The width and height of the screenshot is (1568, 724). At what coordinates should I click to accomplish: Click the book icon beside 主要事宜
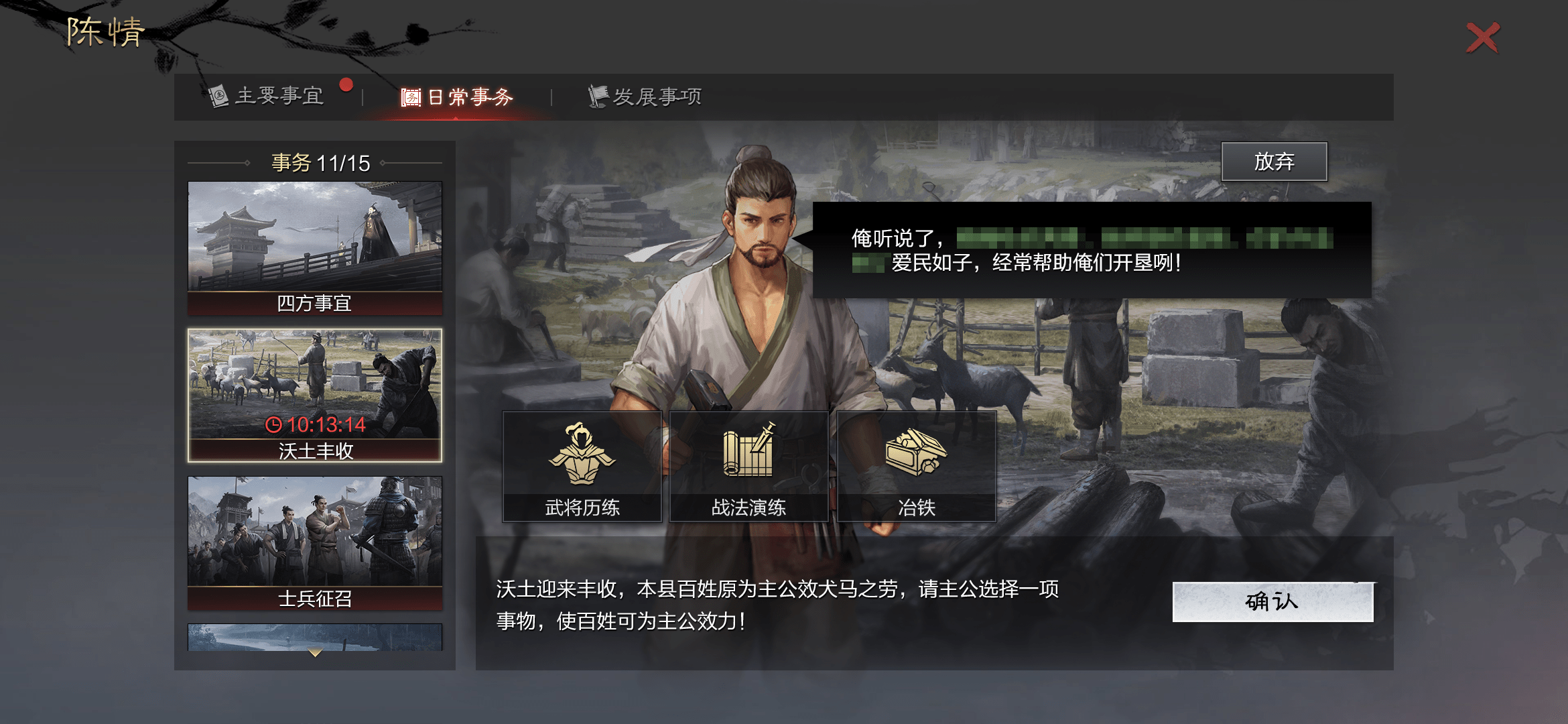pyautogui.click(x=218, y=96)
